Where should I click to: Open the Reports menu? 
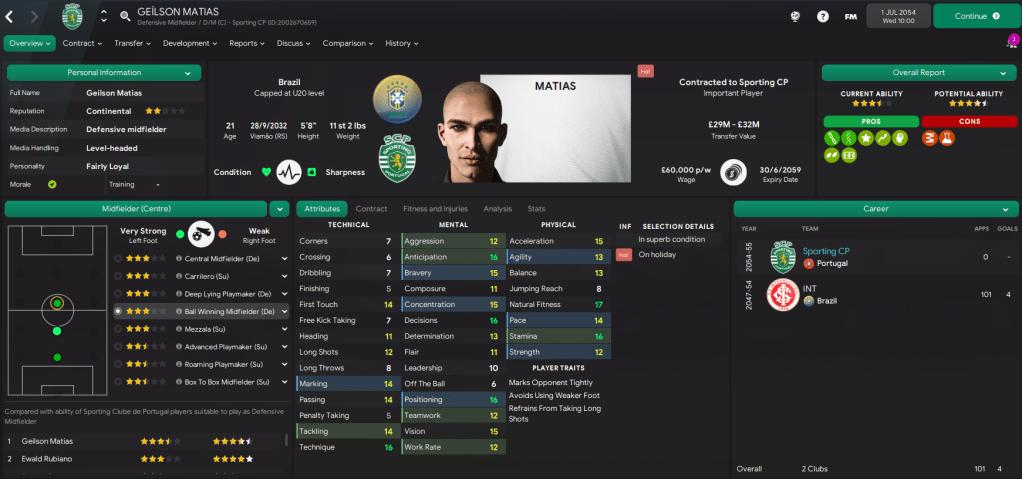[246, 43]
